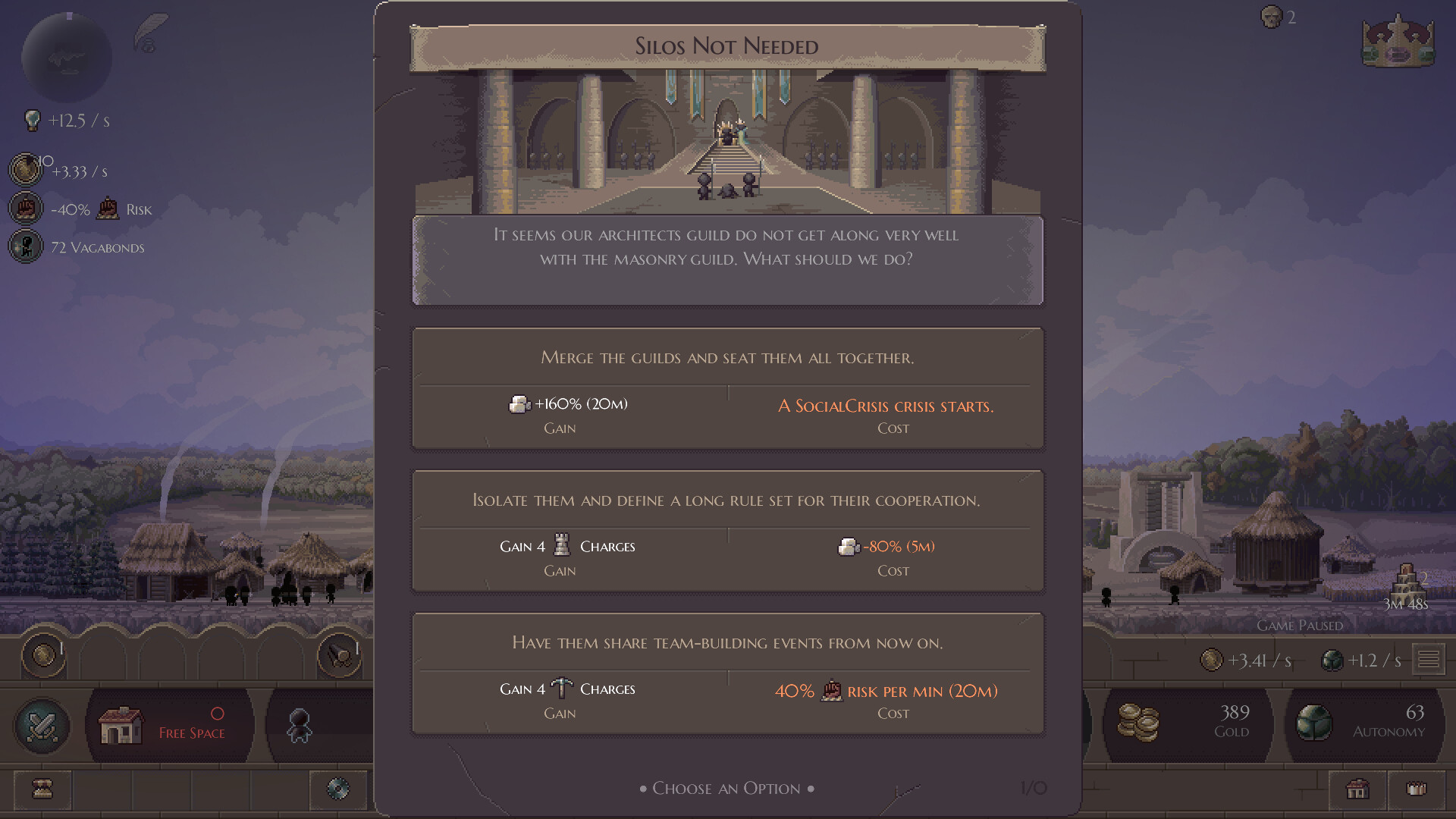
Task: Click the crown icon top right
Action: click(x=1398, y=42)
